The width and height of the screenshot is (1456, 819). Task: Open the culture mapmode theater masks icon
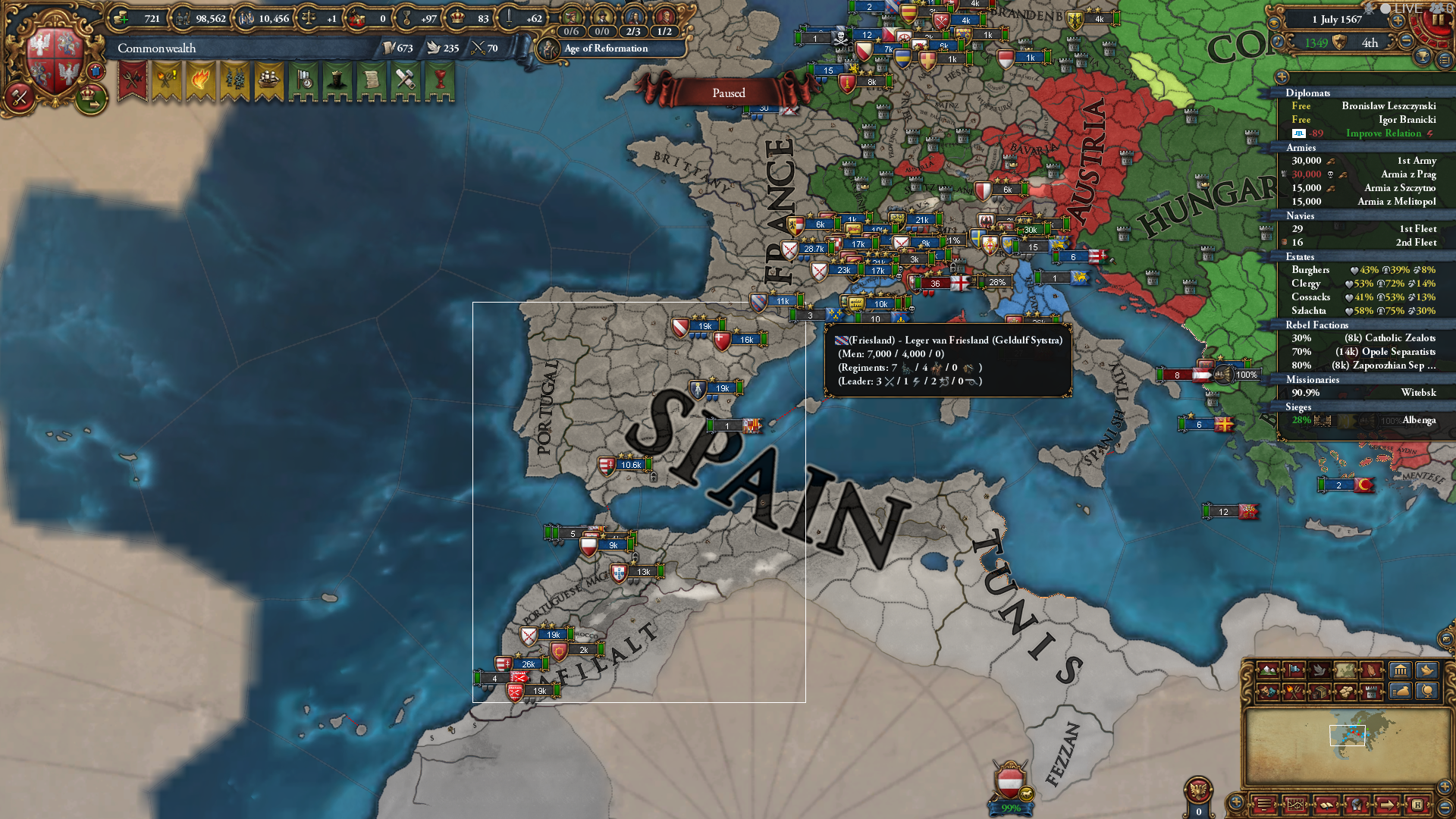1267,692
